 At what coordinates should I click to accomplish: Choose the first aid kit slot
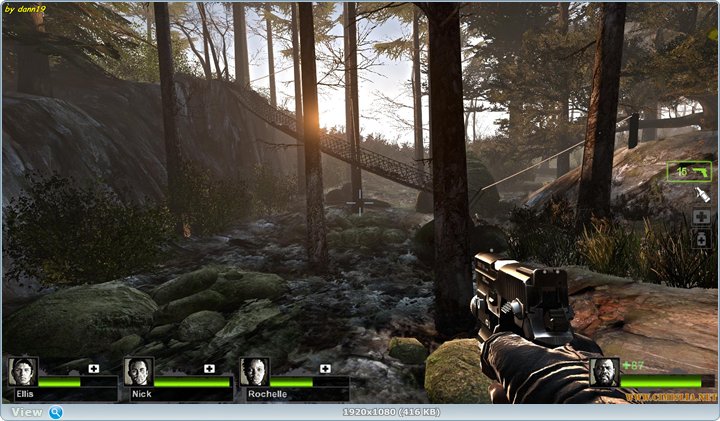click(x=701, y=217)
